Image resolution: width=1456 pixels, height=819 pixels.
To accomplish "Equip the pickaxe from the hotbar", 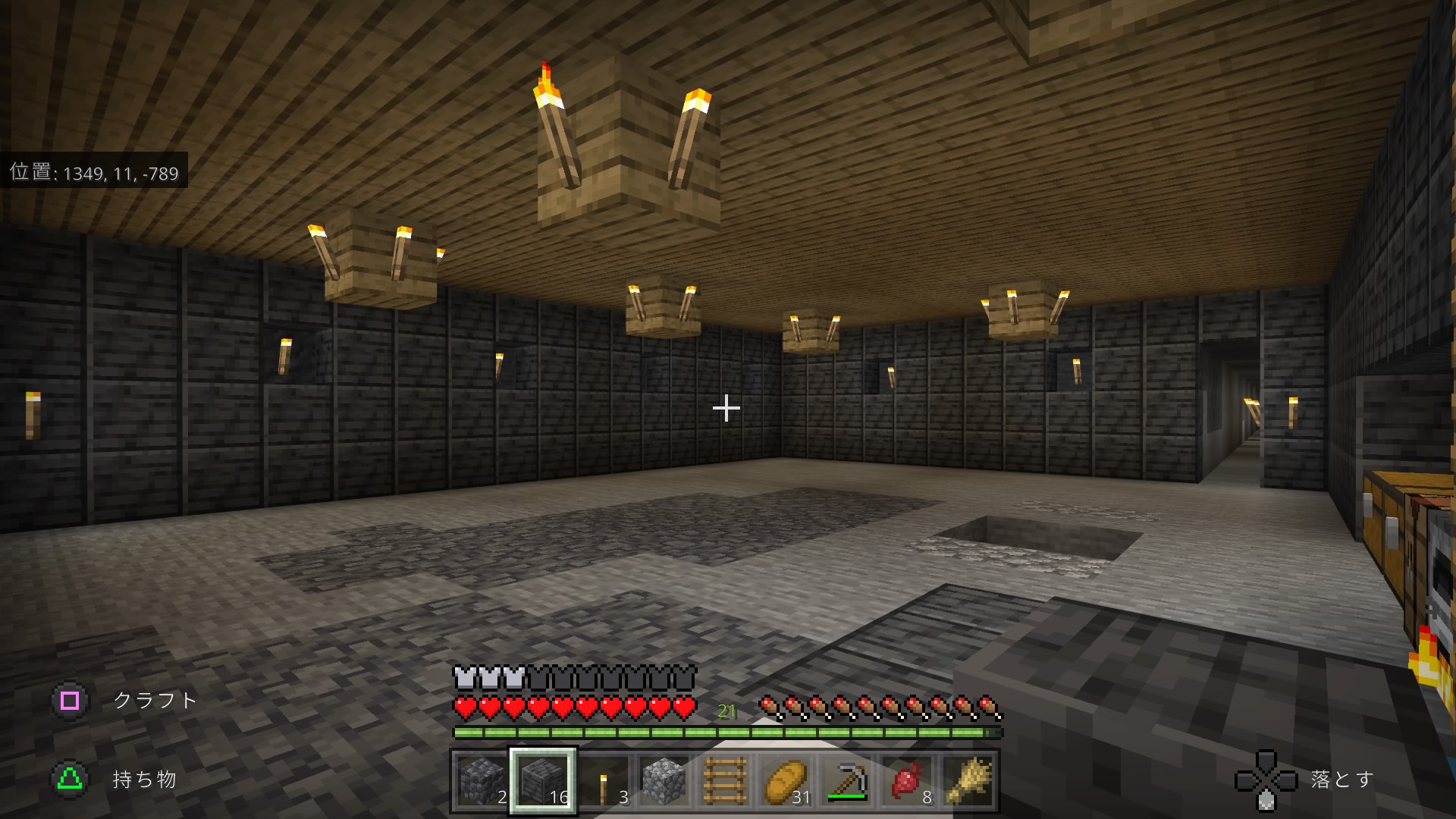I will 846,780.
